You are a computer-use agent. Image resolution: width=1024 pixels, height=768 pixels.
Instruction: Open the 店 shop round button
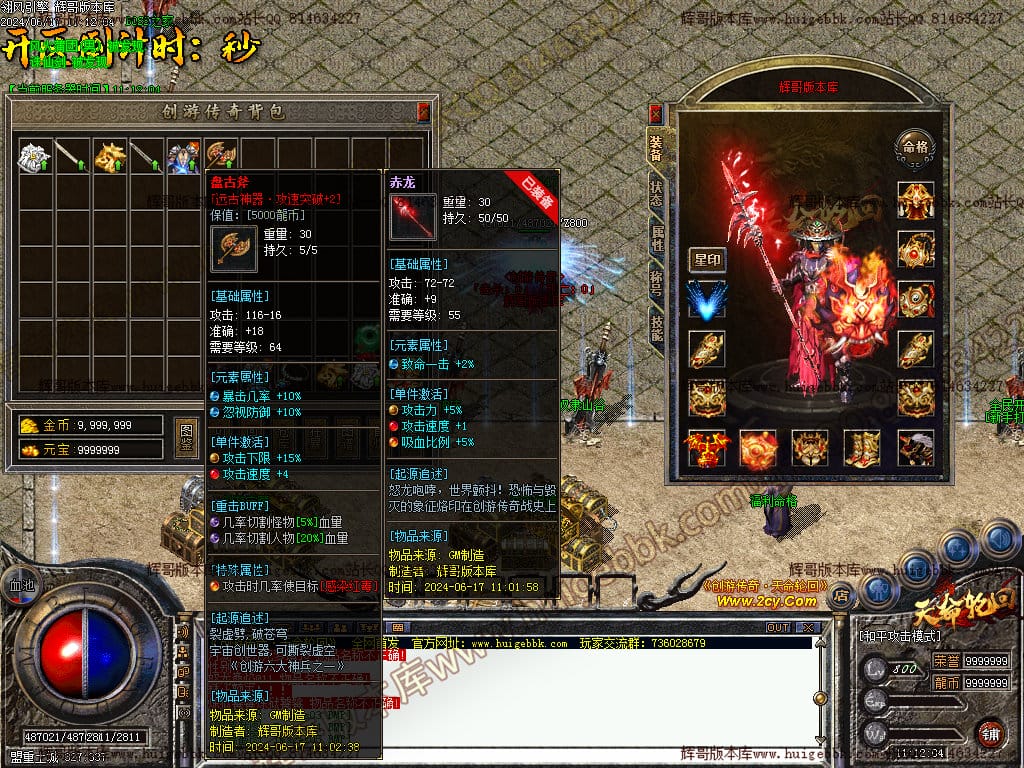coord(841,596)
